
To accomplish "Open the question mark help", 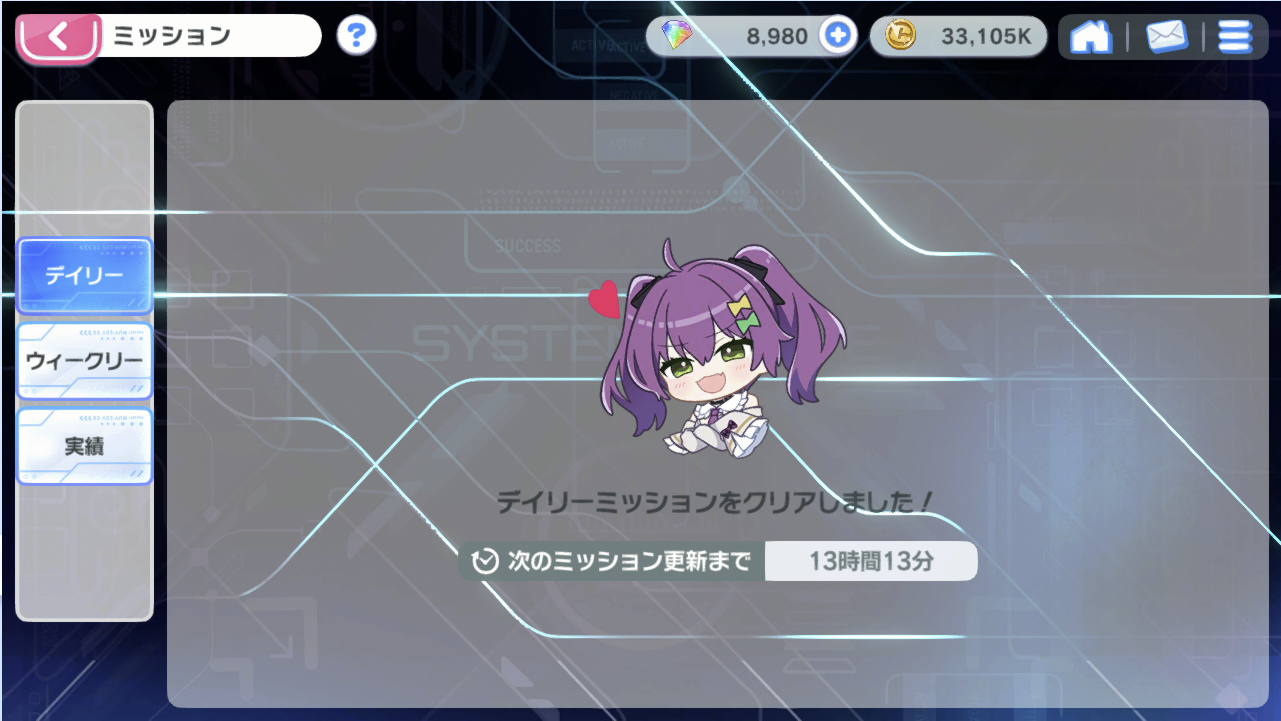I will (x=356, y=36).
